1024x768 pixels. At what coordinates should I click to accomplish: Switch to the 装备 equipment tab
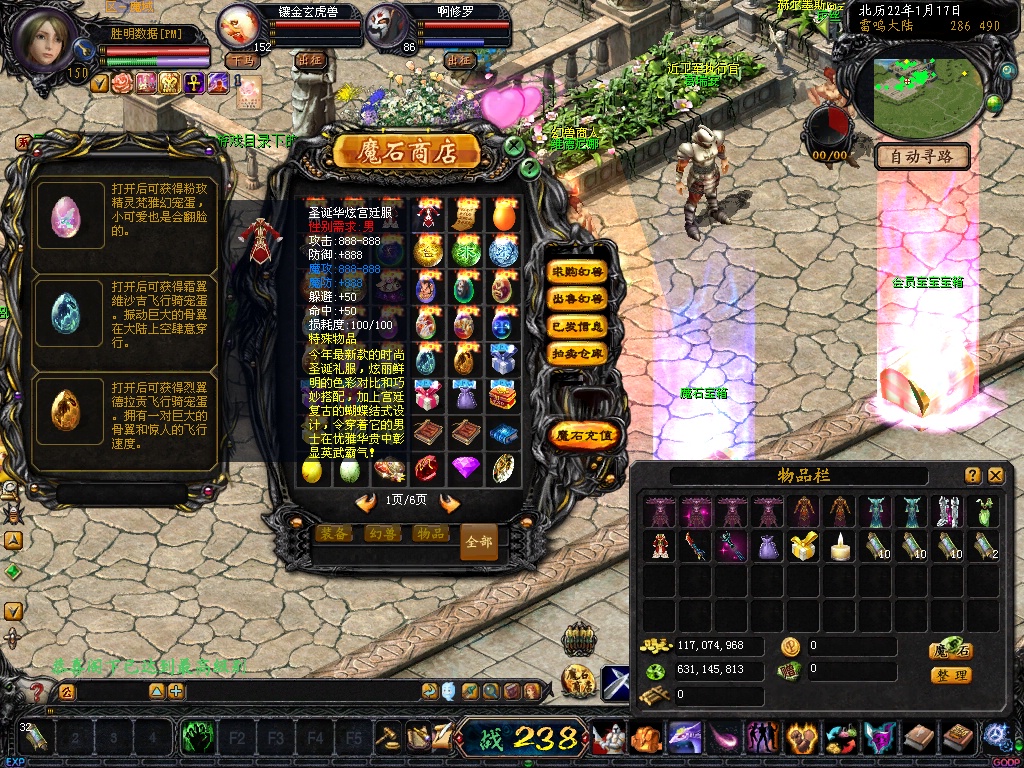click(333, 534)
